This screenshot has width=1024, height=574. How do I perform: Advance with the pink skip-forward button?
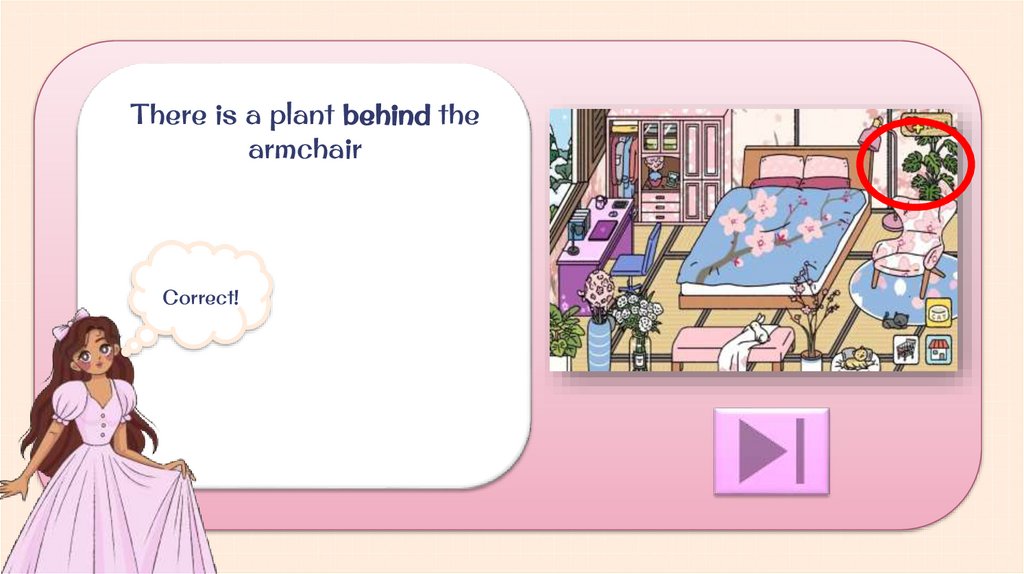tap(771, 451)
